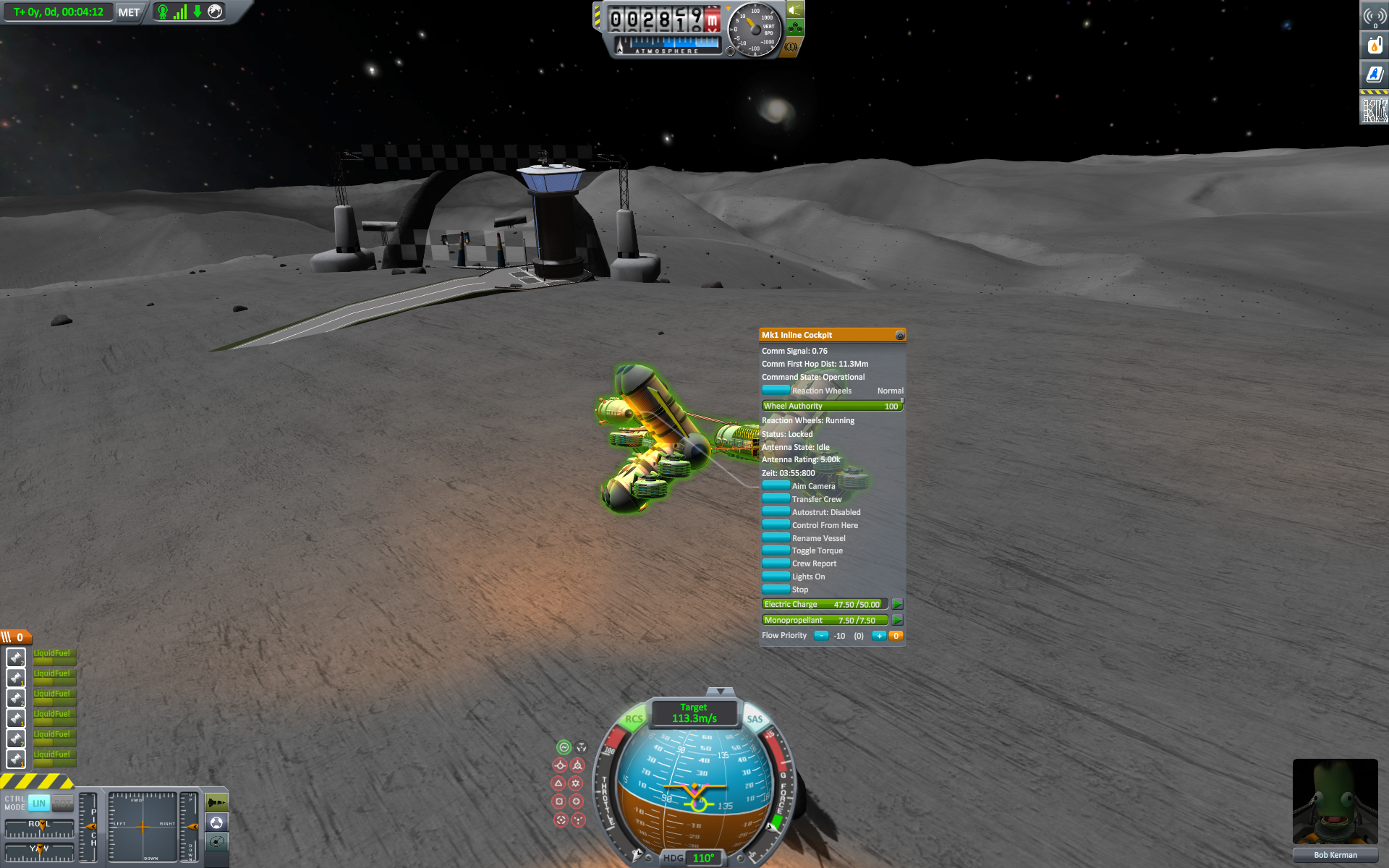Toggle Autostrut on the cockpit
Image resolution: width=1389 pixels, height=868 pixels.
click(x=776, y=512)
